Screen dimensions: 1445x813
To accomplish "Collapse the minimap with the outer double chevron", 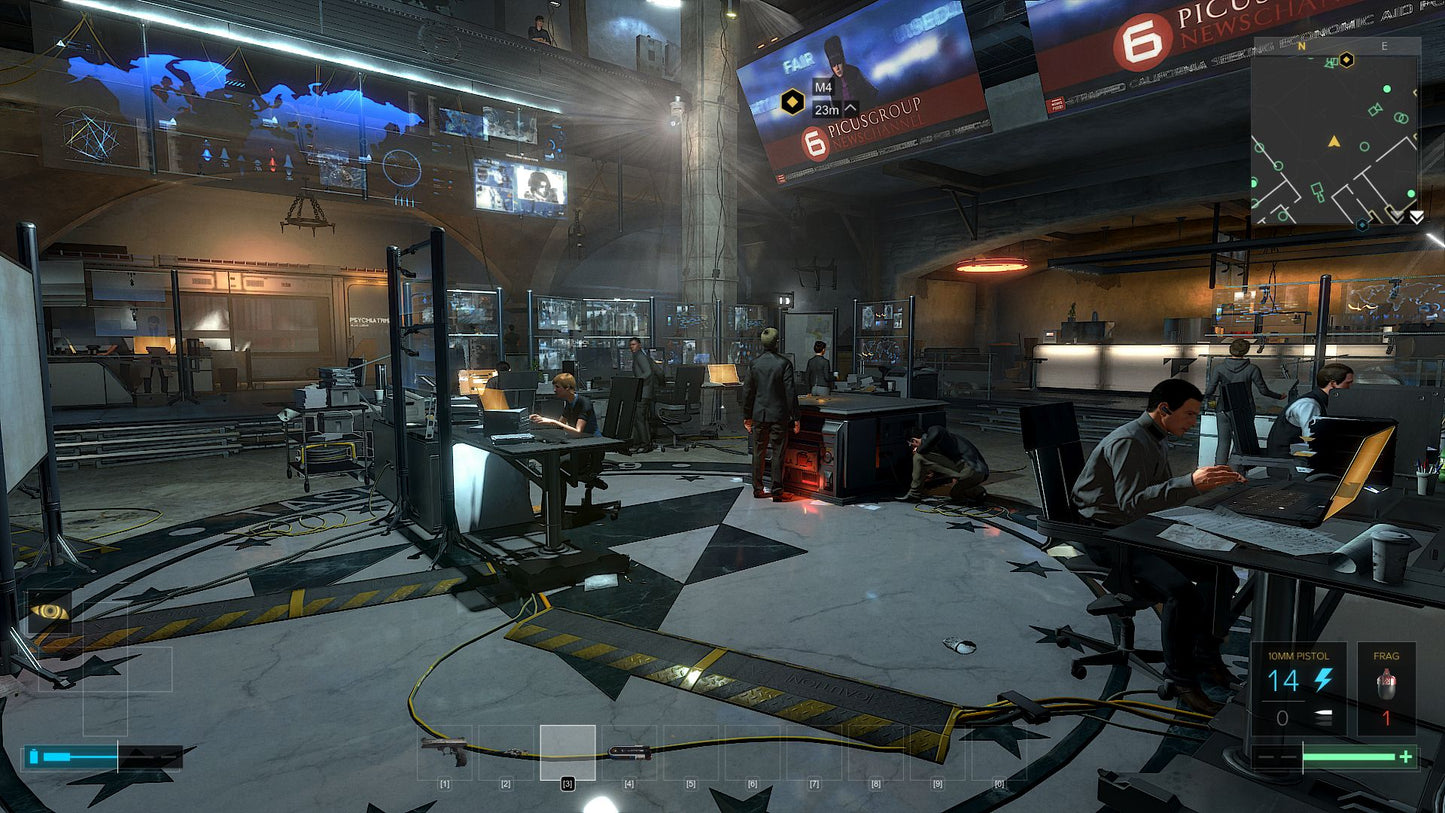I will click(1415, 217).
